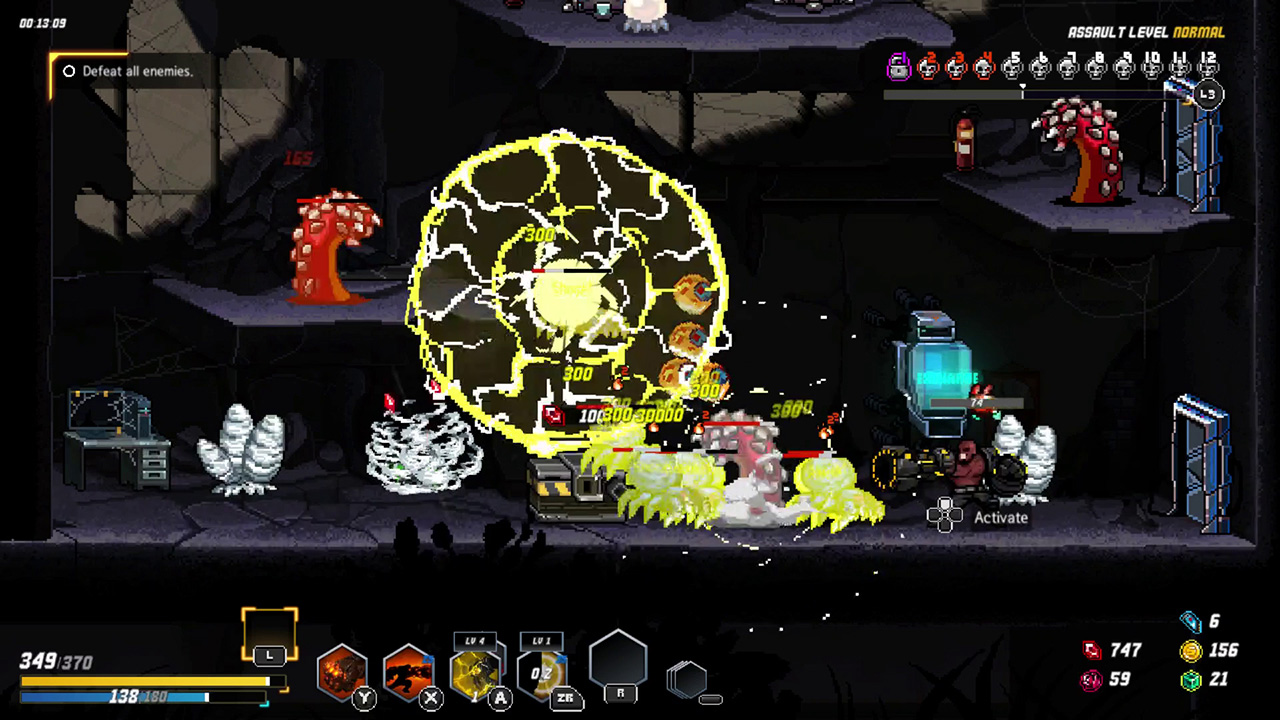Image resolution: width=1280 pixels, height=720 pixels.
Task: Click the red wave 4 skull marker
Action: (x=984, y=68)
